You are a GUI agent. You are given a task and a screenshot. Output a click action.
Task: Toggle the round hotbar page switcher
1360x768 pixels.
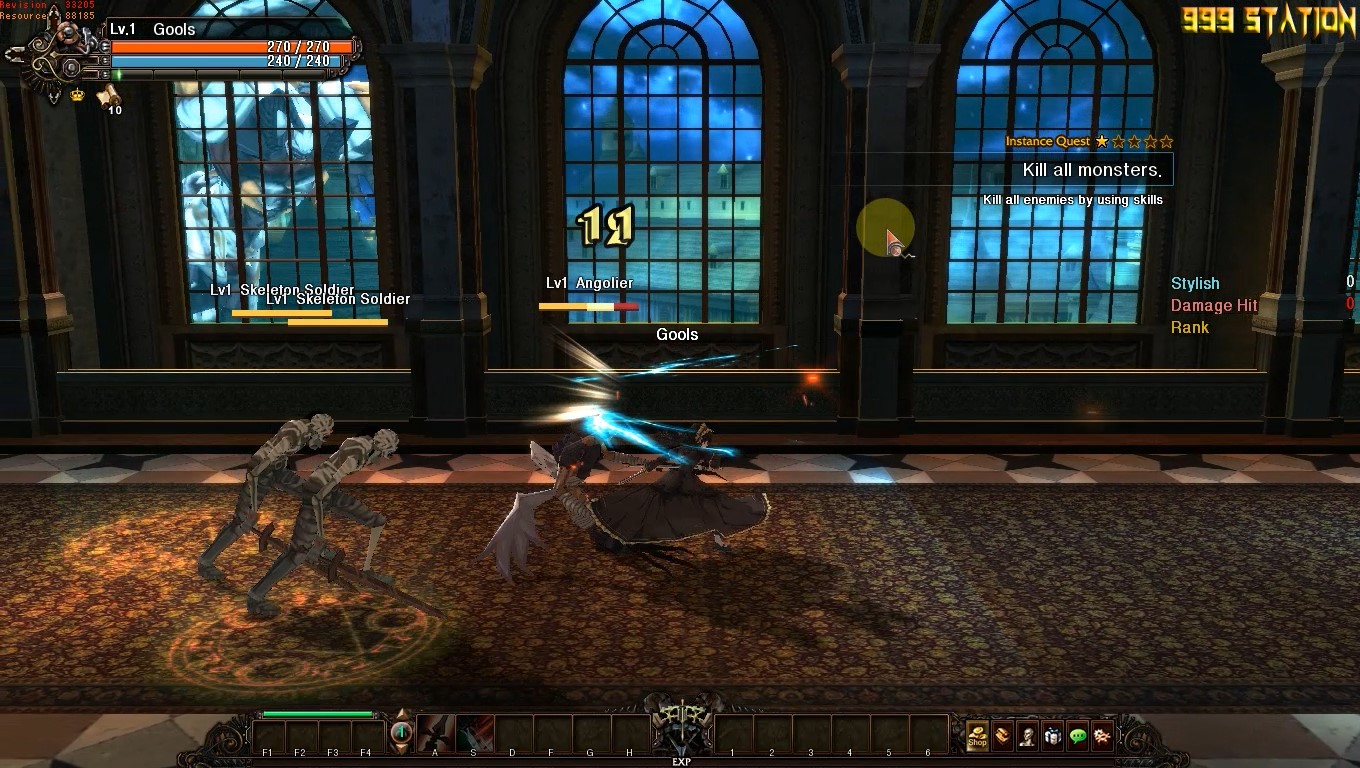point(401,735)
